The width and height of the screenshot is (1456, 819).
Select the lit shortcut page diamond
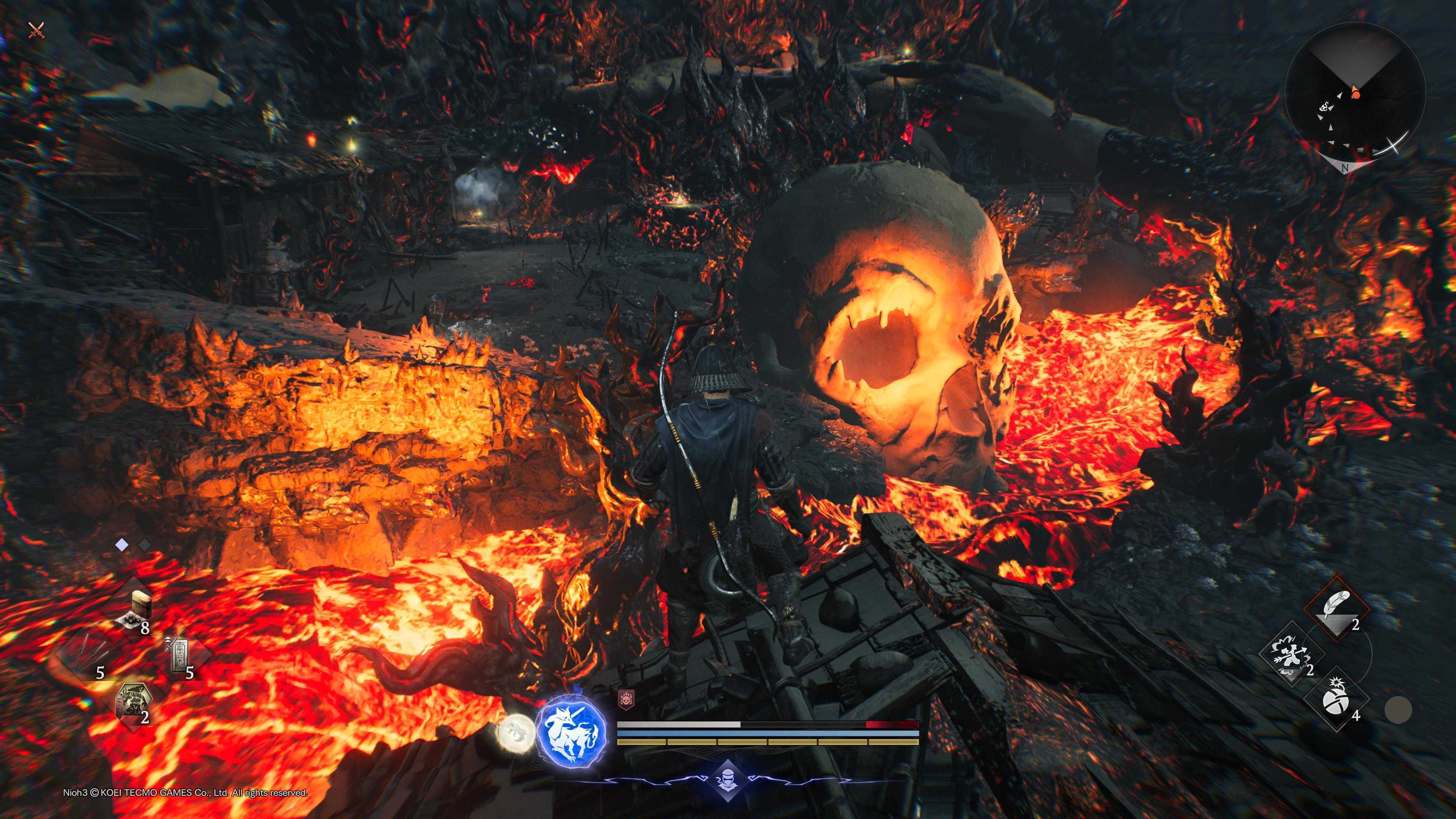121,545
